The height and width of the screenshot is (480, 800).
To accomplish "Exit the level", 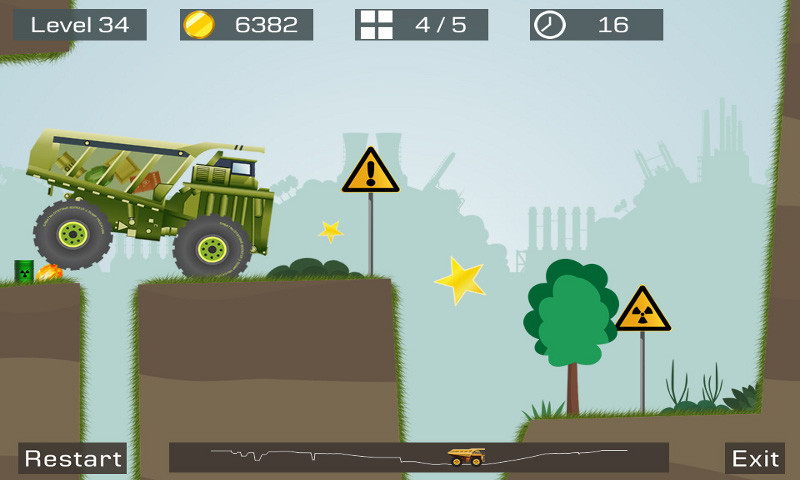I will [755, 458].
